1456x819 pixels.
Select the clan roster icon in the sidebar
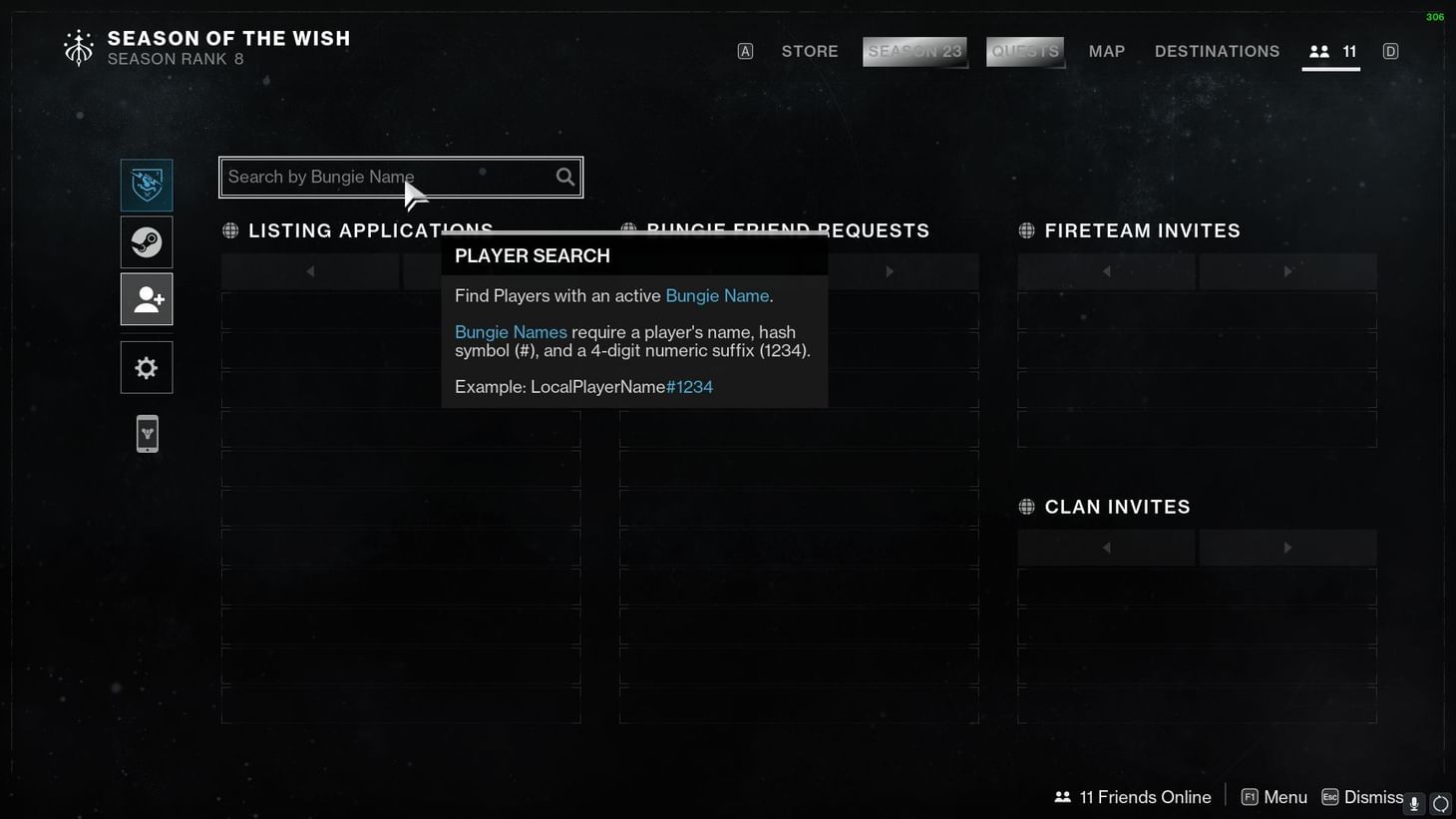(147, 185)
